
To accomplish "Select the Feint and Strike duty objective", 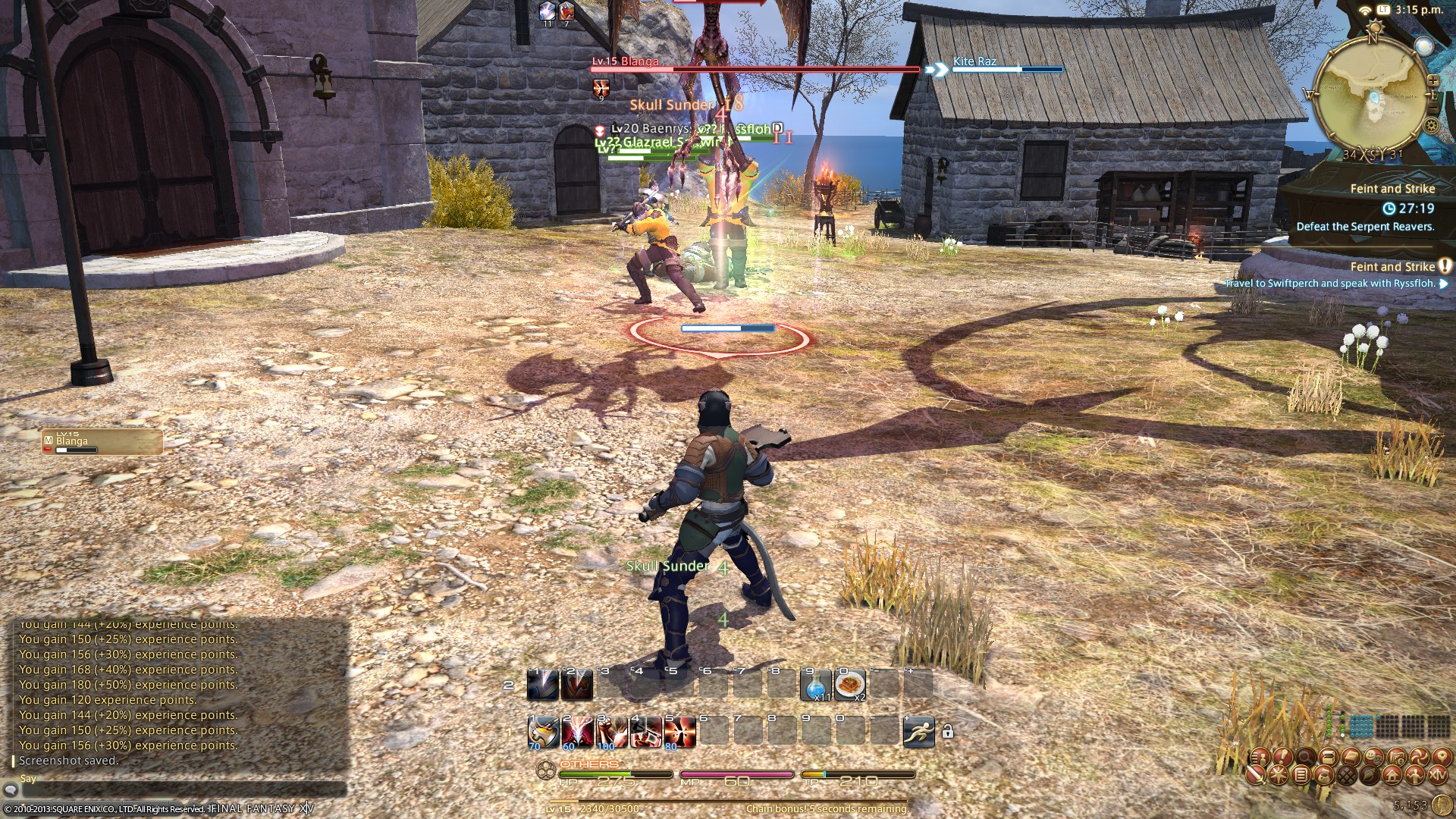I will pos(1392,189).
